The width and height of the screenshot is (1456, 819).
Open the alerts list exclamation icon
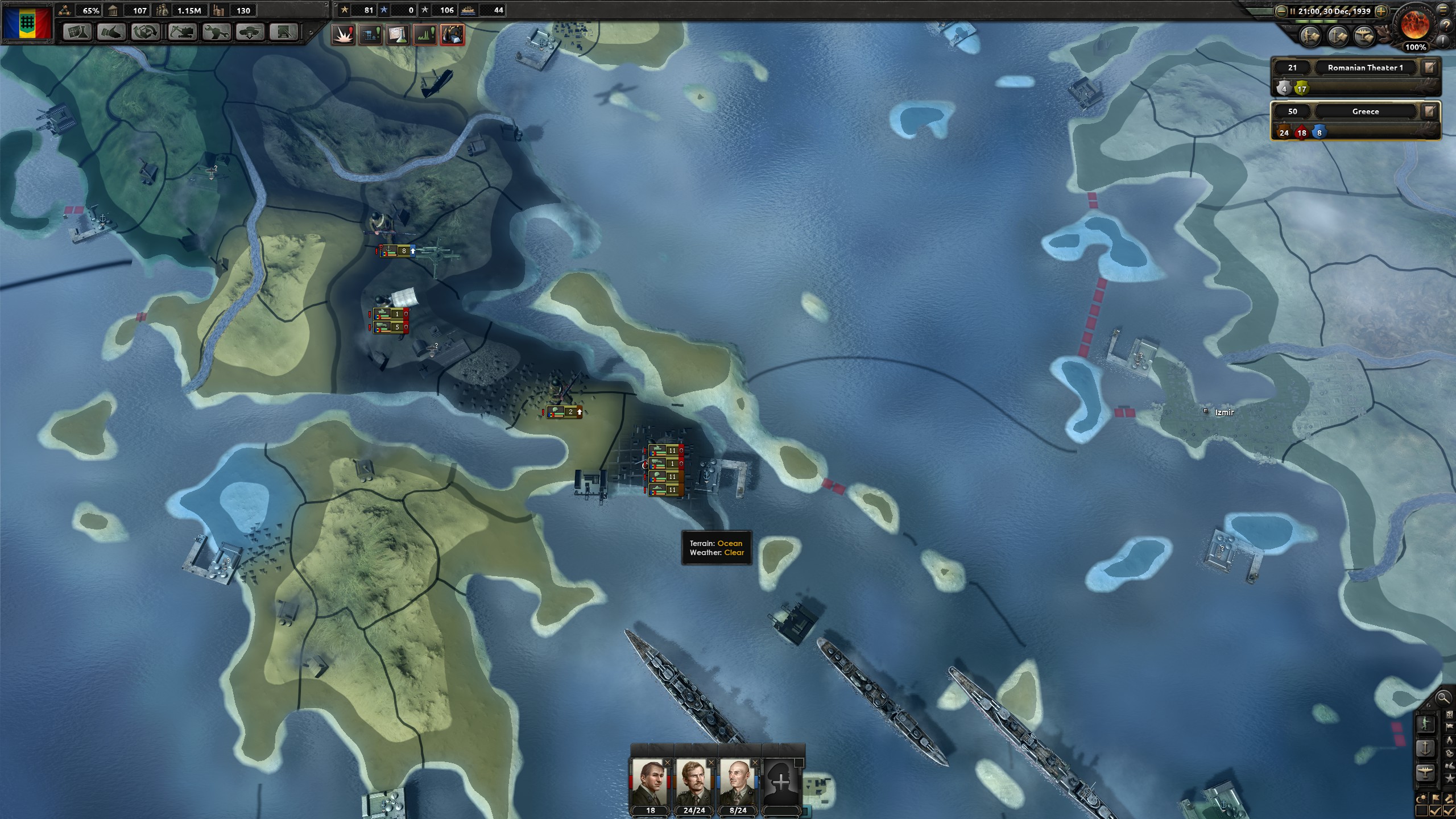tap(1443, 40)
